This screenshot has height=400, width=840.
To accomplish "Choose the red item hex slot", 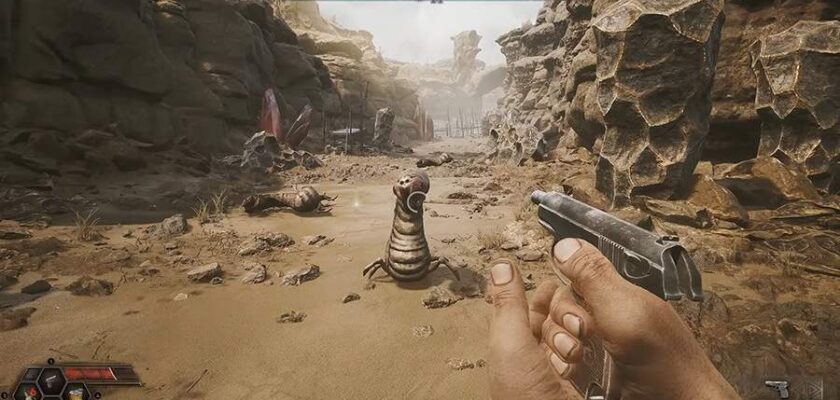I will pyautogui.click(x=28, y=394).
